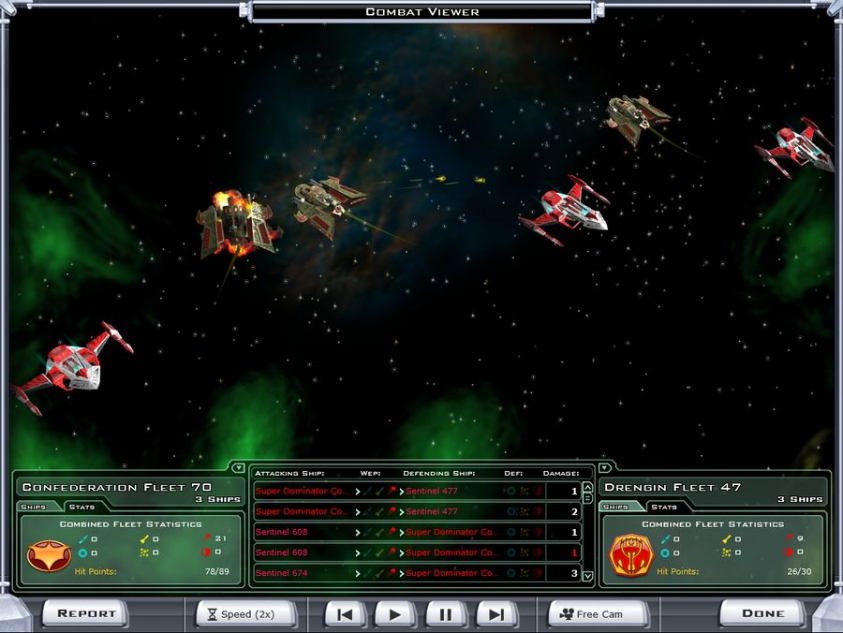843x633 pixels.
Task: Skip to the end of the battle
Action: (496, 614)
